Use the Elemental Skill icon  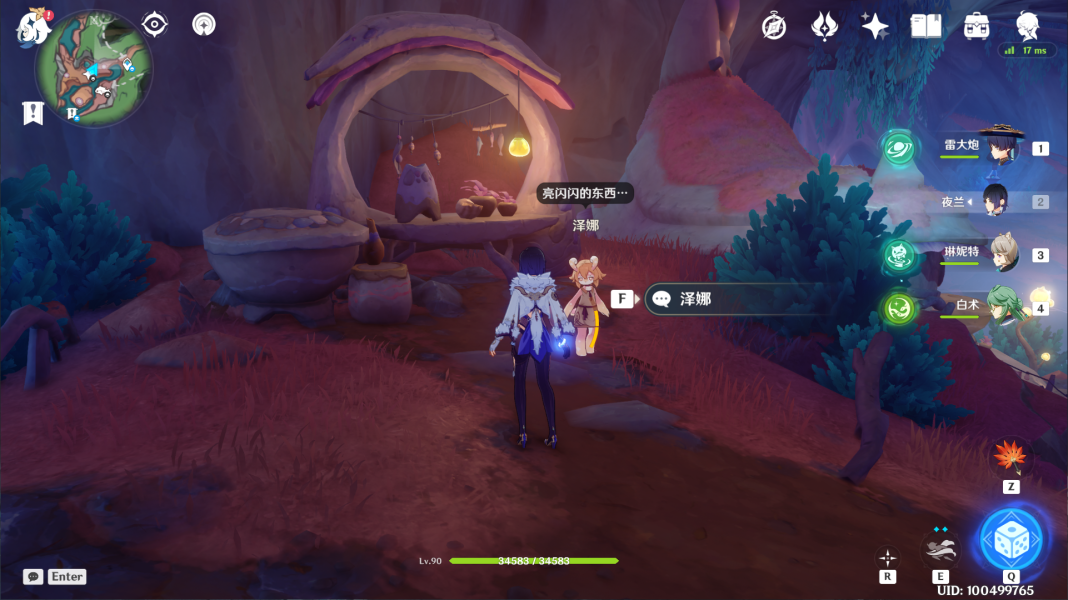point(940,547)
